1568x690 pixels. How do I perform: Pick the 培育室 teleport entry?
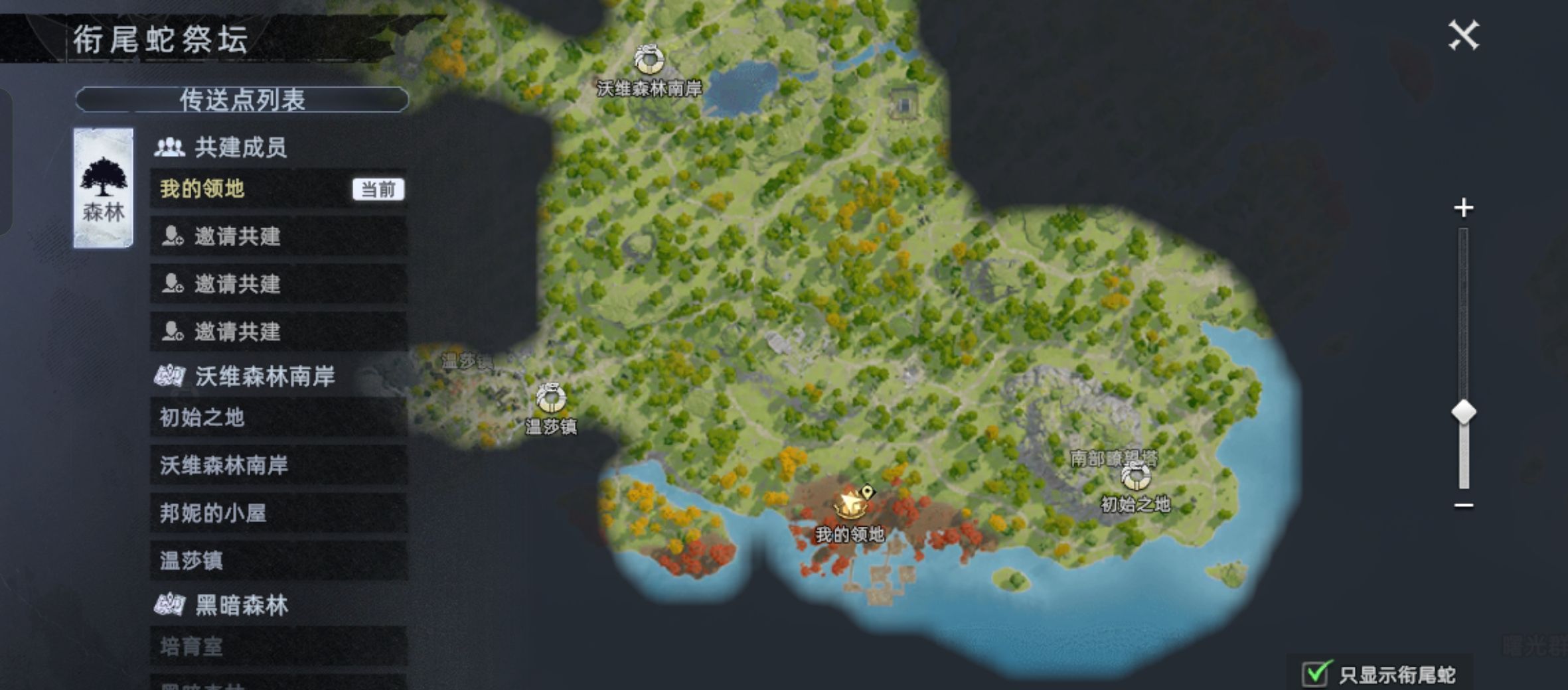pyautogui.click(x=278, y=646)
